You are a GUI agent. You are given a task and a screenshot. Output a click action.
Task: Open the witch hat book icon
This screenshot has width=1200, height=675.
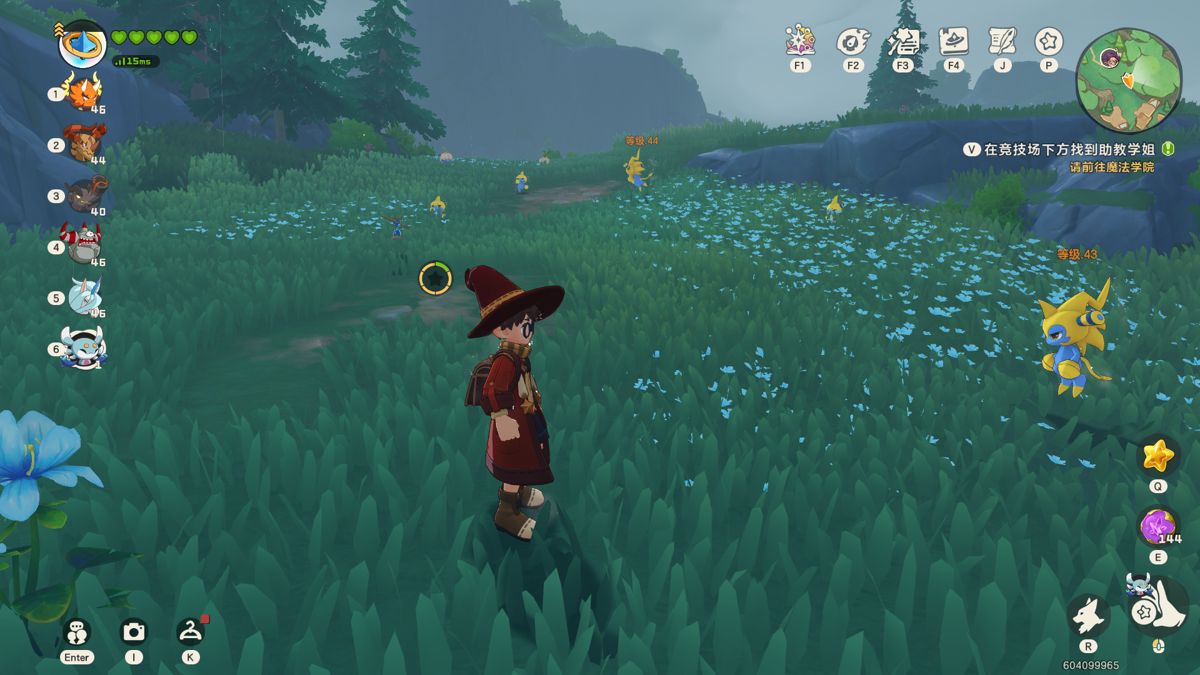click(x=953, y=41)
